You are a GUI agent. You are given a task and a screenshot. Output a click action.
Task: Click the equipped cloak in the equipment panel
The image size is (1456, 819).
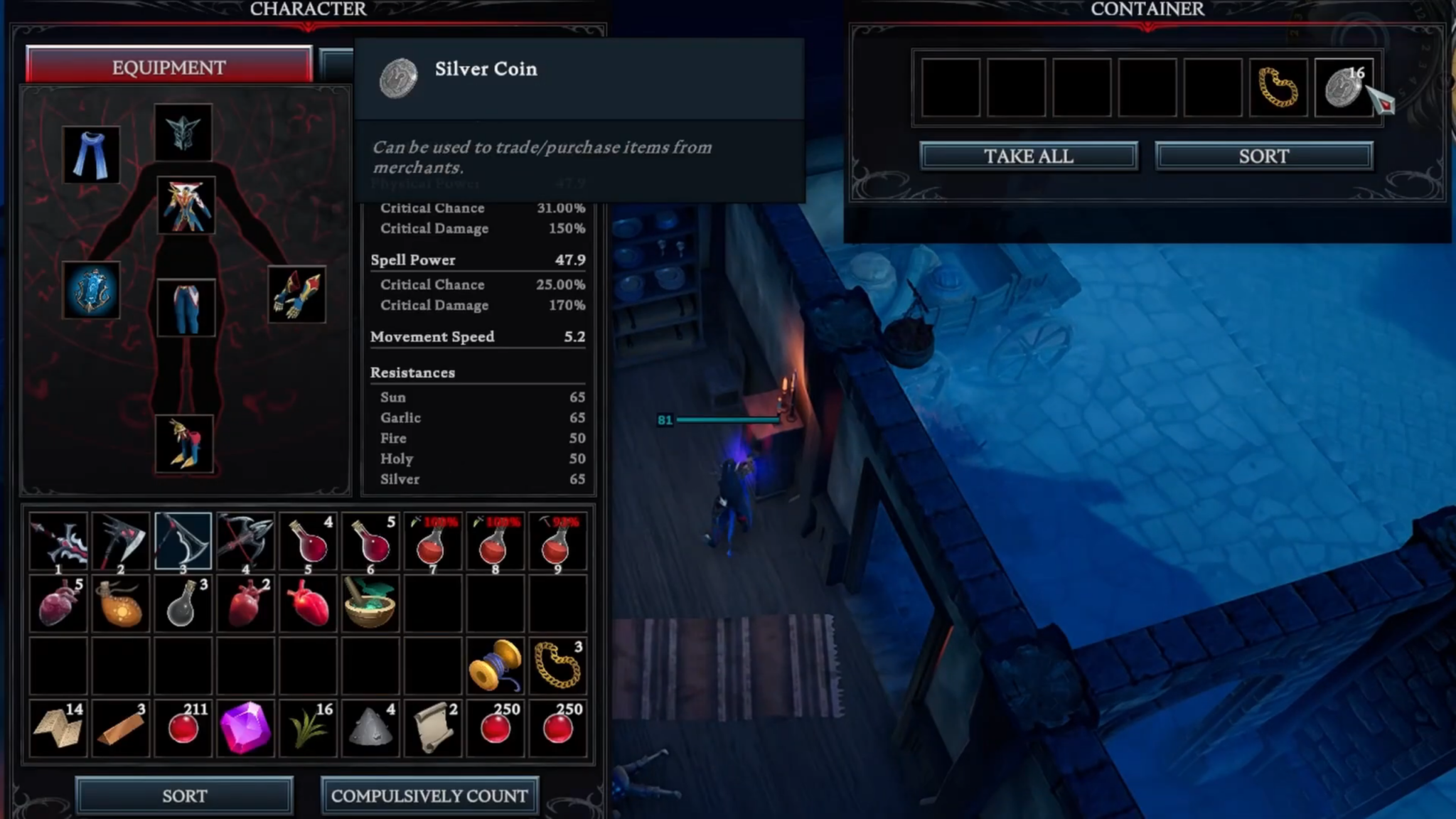(x=91, y=153)
